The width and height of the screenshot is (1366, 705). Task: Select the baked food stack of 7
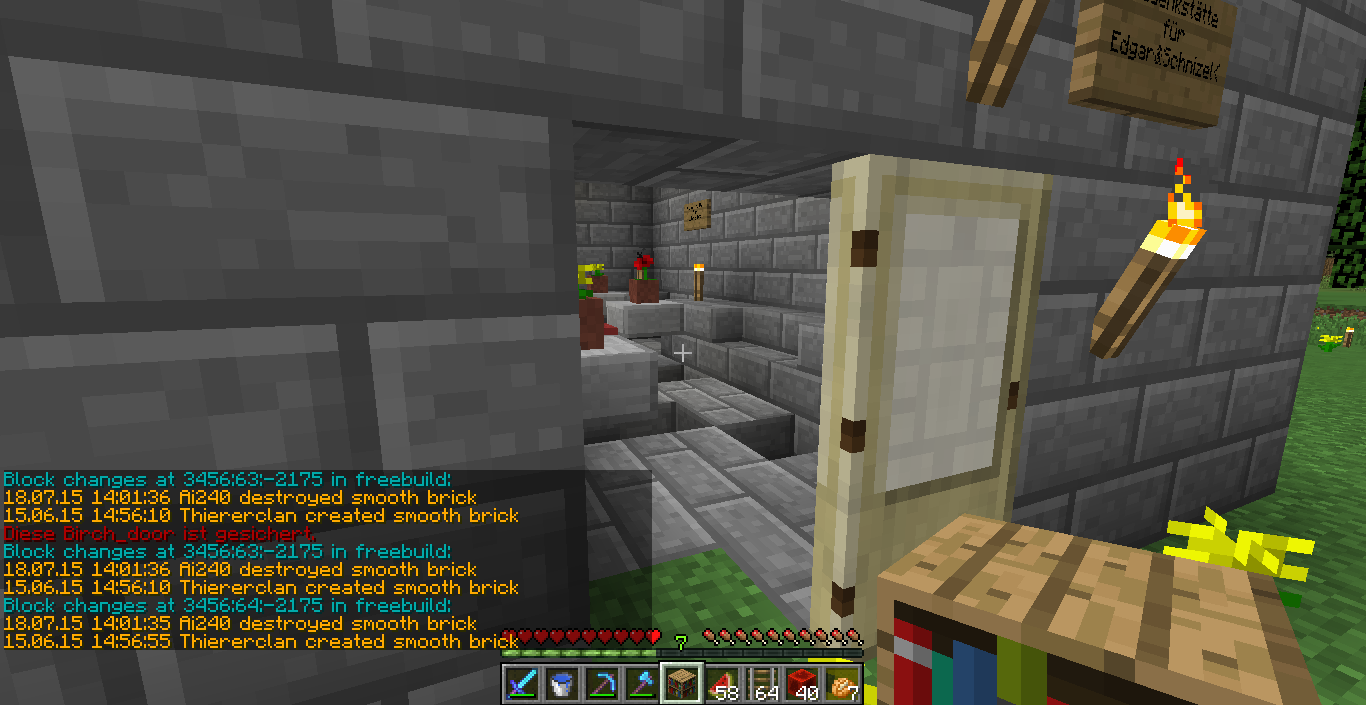(x=842, y=684)
